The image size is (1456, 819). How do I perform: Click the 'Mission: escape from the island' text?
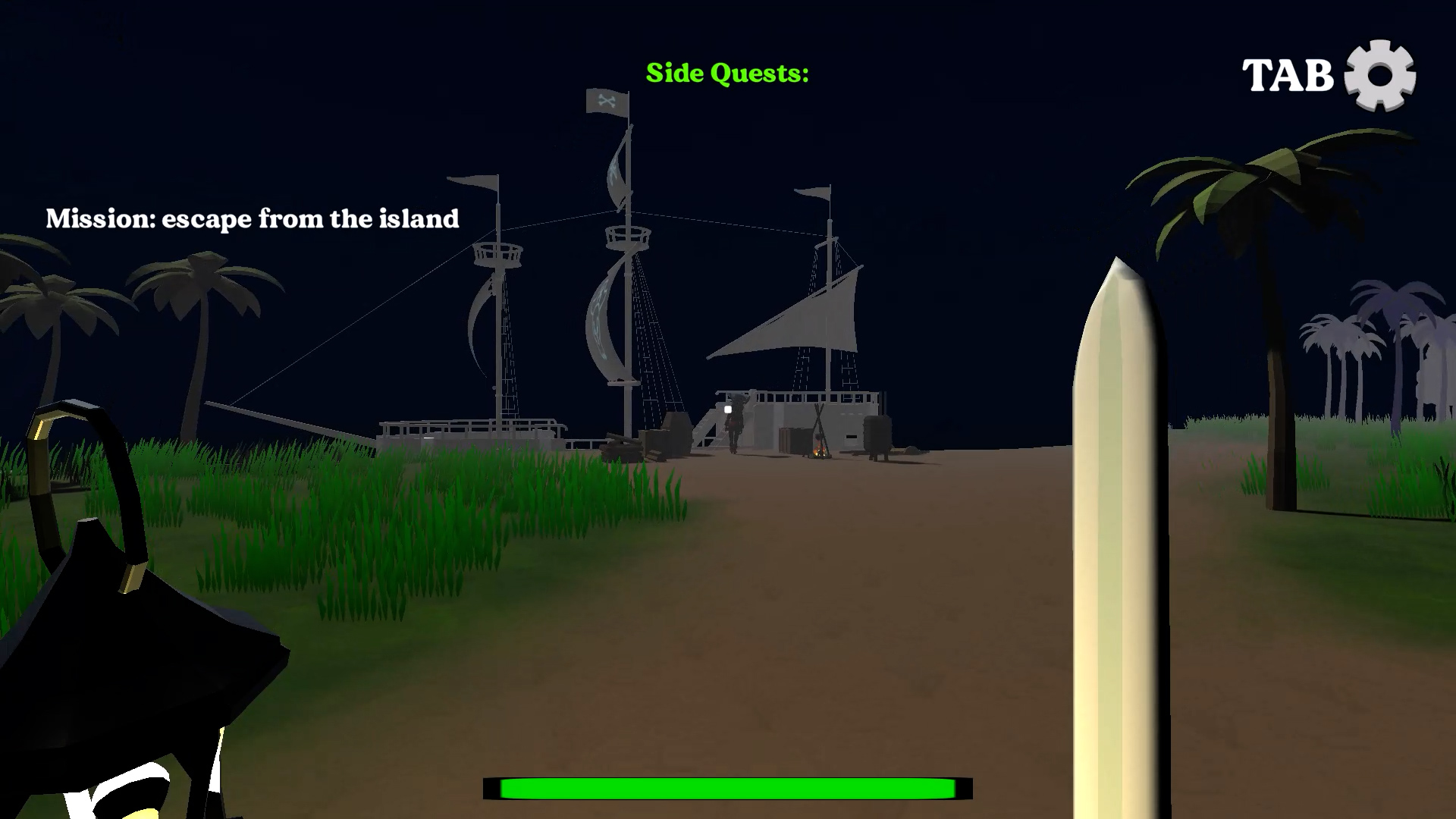click(x=253, y=218)
